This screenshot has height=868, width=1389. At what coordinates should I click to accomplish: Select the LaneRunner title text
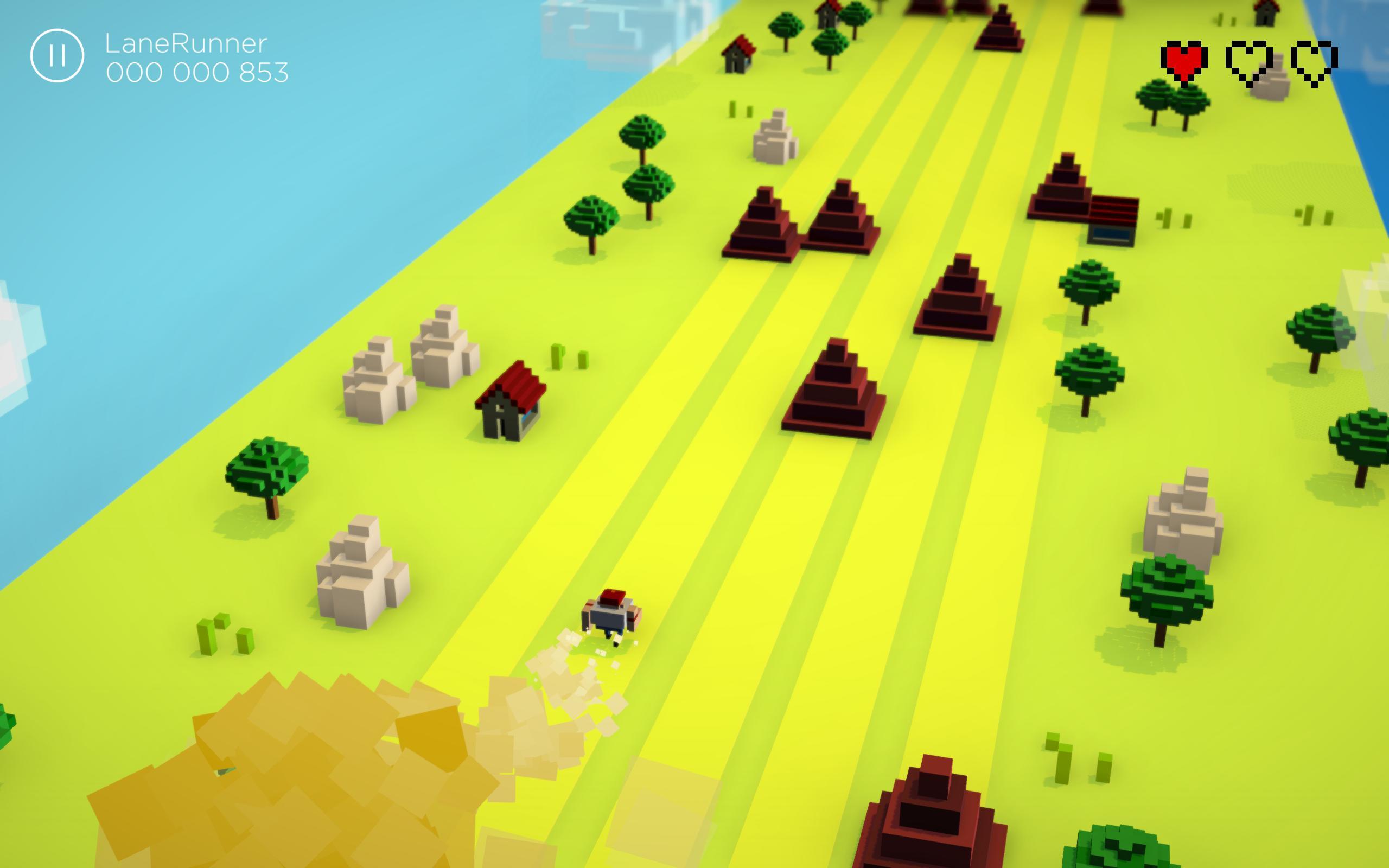(186, 44)
